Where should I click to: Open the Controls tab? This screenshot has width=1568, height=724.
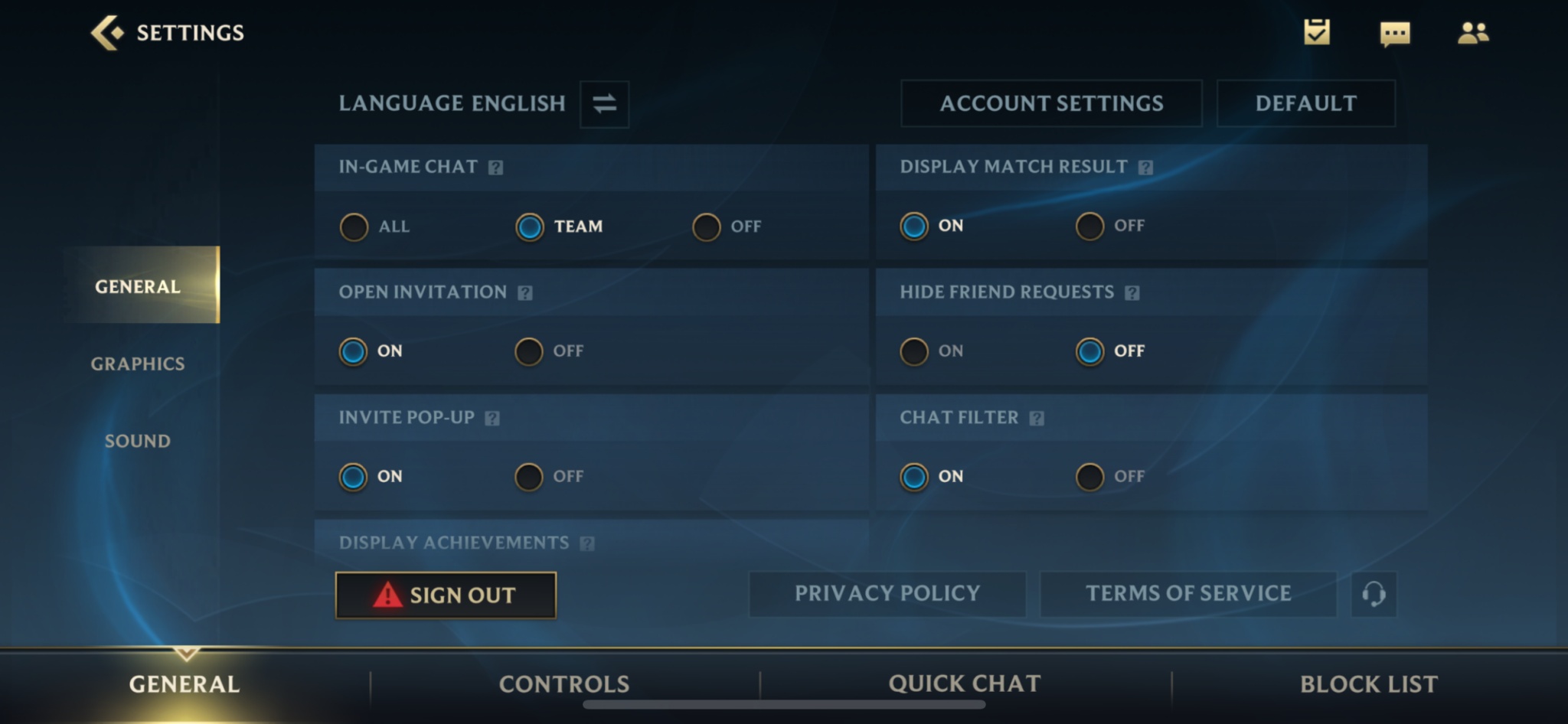click(564, 683)
